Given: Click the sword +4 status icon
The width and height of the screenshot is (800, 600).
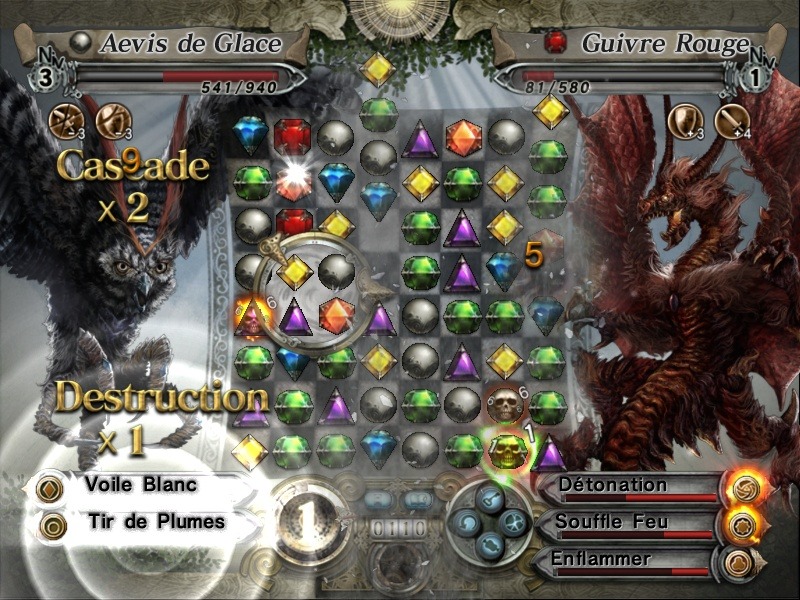Looking at the screenshot, I should pos(732,121).
